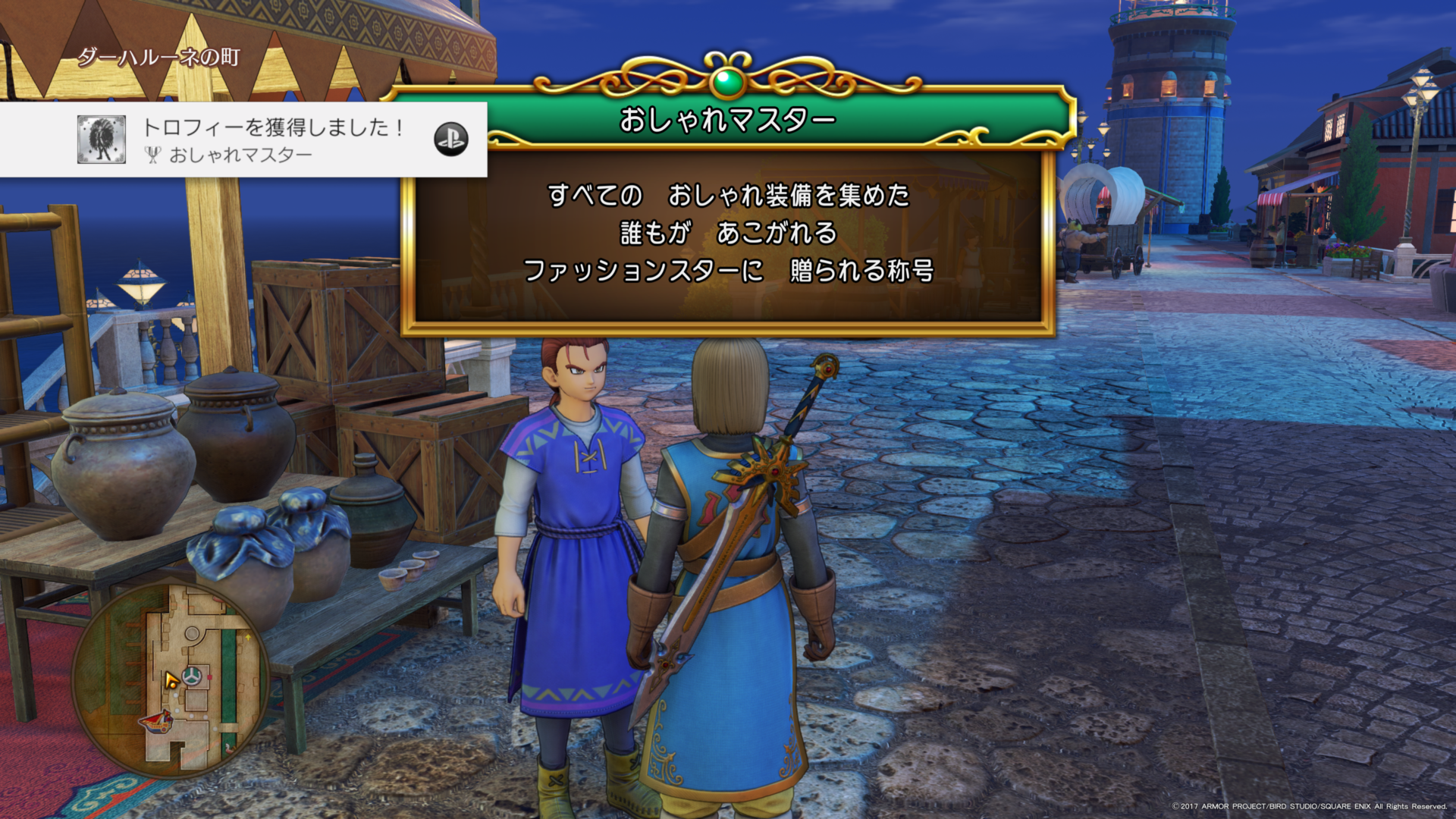The image size is (1456, 819).
Task: Open the circular town minimap
Action: (171, 677)
